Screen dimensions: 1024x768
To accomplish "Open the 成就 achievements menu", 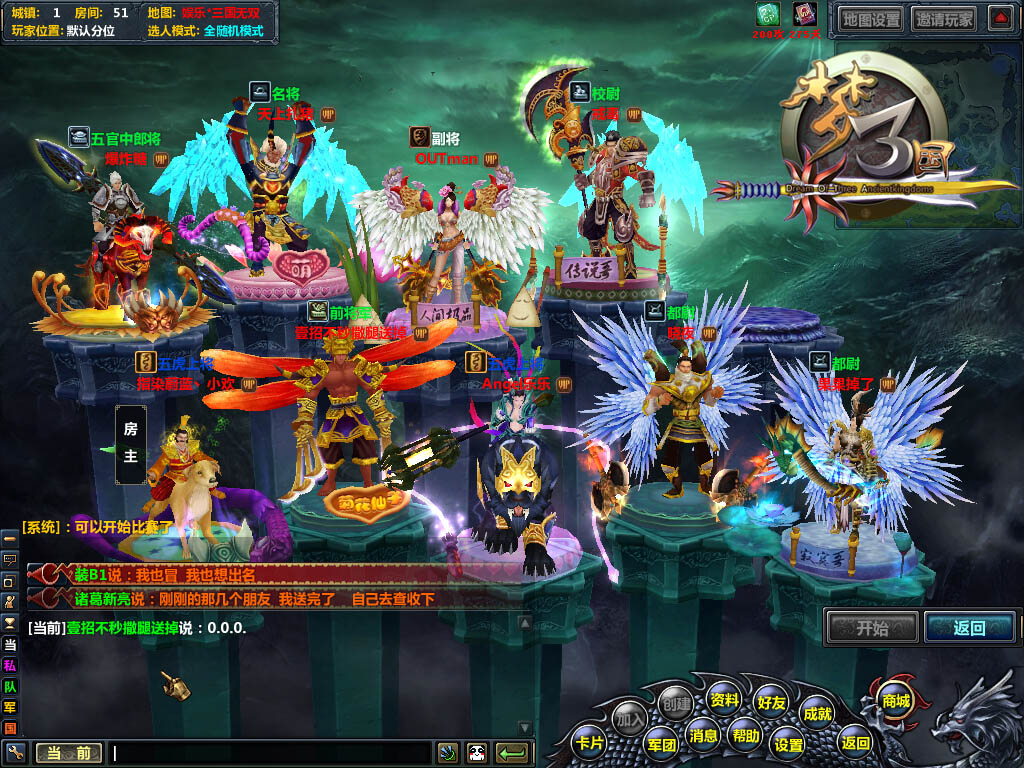I will (817, 713).
